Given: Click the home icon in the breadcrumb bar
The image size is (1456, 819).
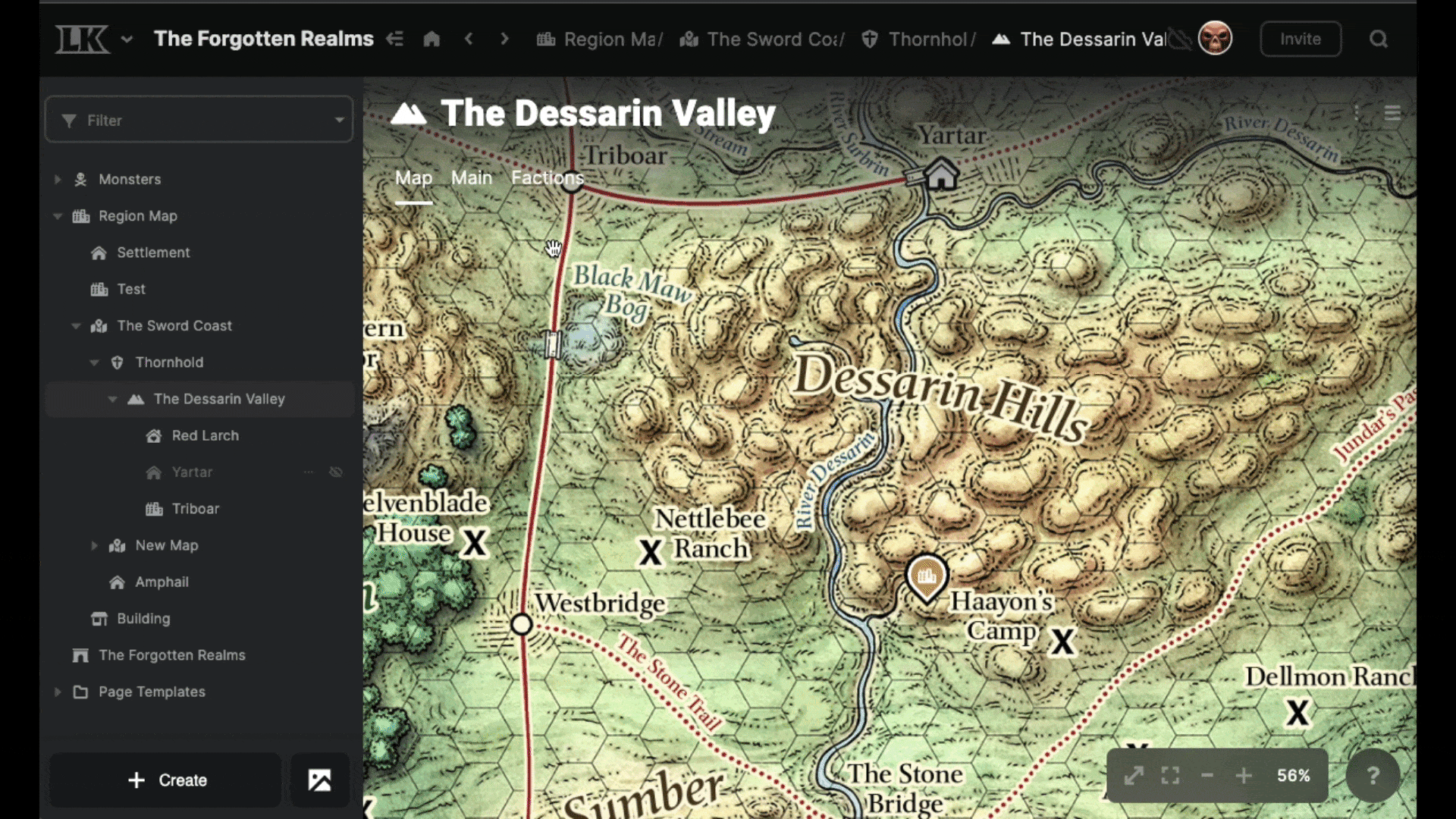Looking at the screenshot, I should click(431, 39).
